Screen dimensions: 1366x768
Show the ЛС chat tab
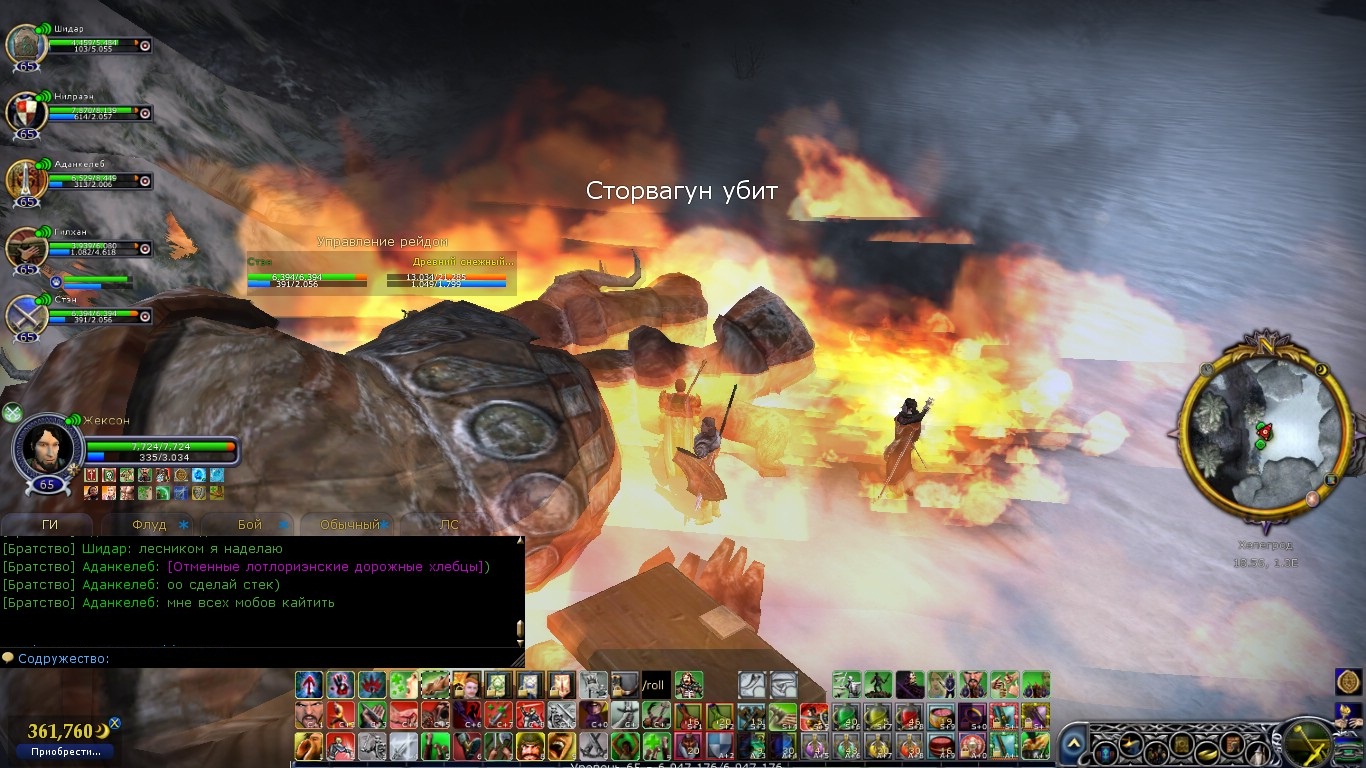[x=450, y=524]
